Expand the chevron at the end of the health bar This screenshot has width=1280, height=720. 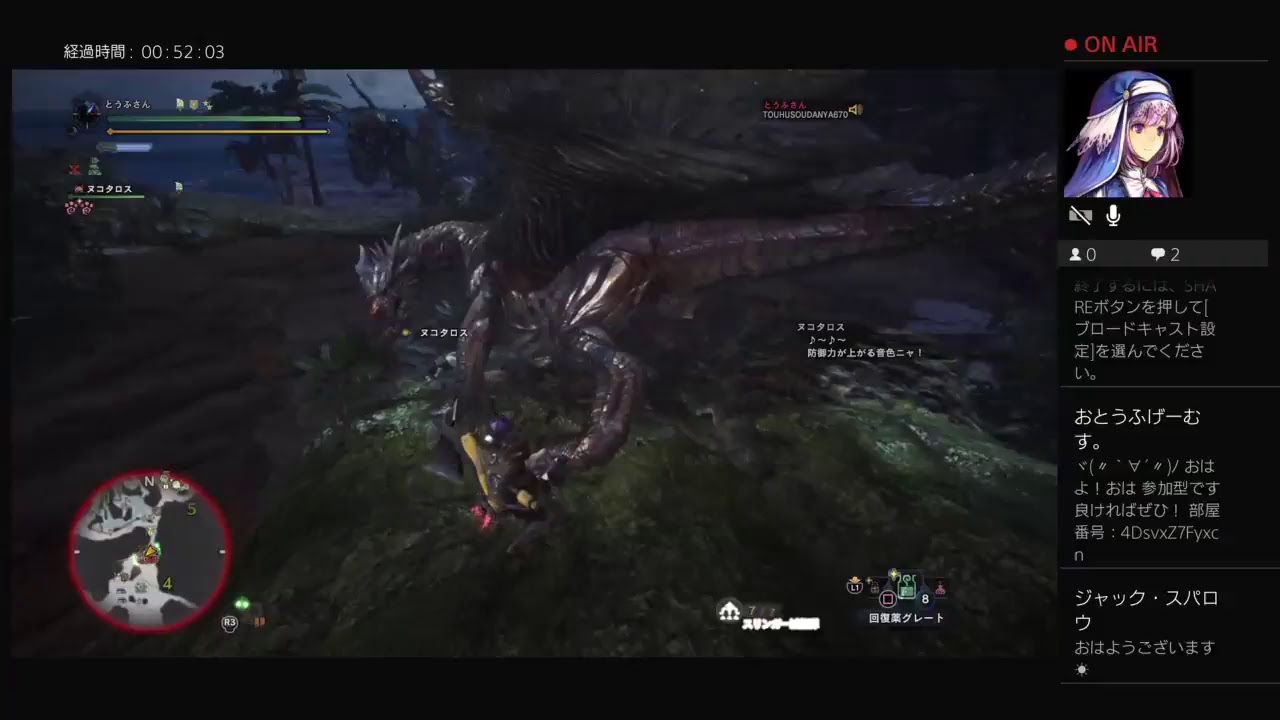329,118
